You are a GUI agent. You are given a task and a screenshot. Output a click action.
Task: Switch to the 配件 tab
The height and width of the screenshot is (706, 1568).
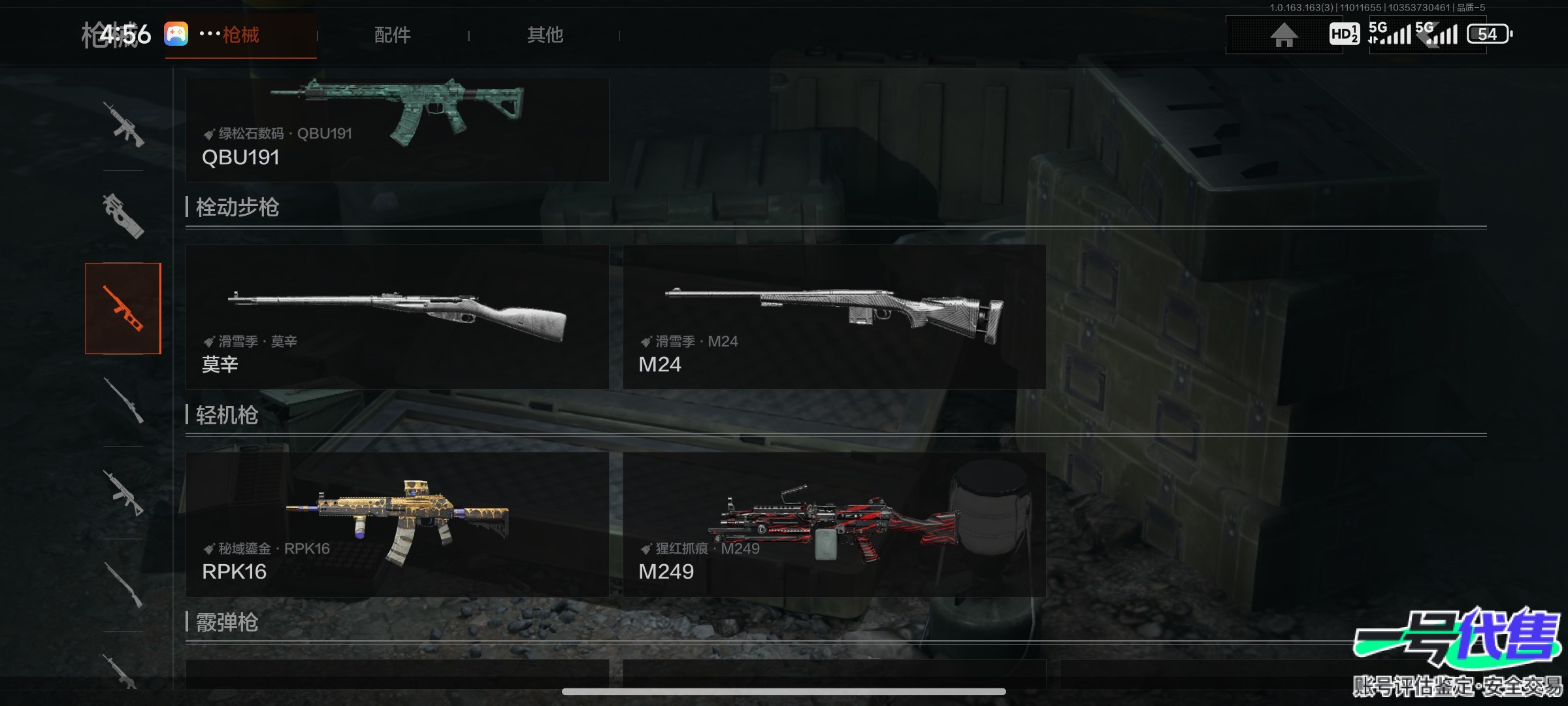click(392, 35)
